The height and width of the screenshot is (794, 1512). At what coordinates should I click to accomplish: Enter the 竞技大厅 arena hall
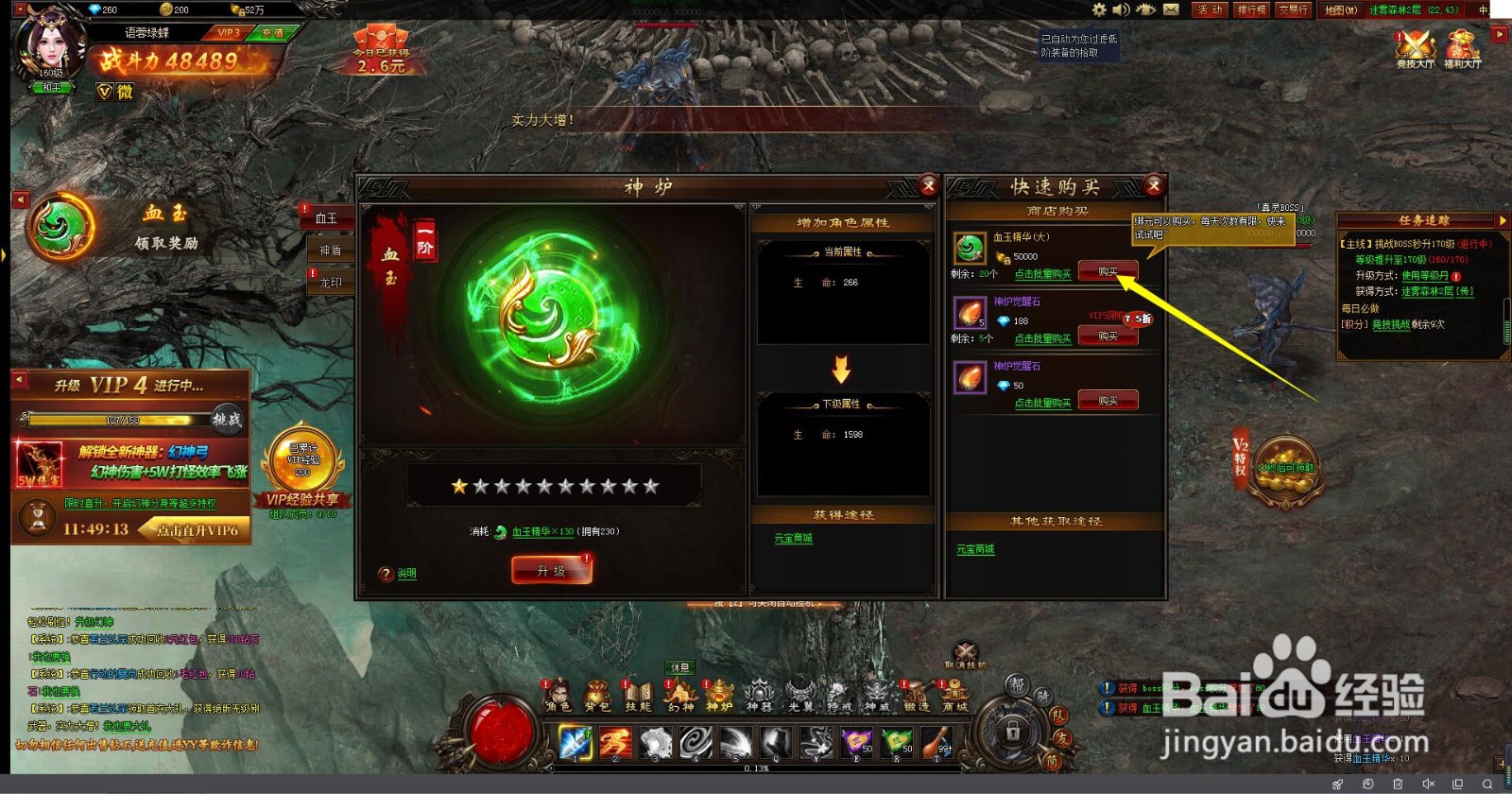pyautogui.click(x=1415, y=49)
